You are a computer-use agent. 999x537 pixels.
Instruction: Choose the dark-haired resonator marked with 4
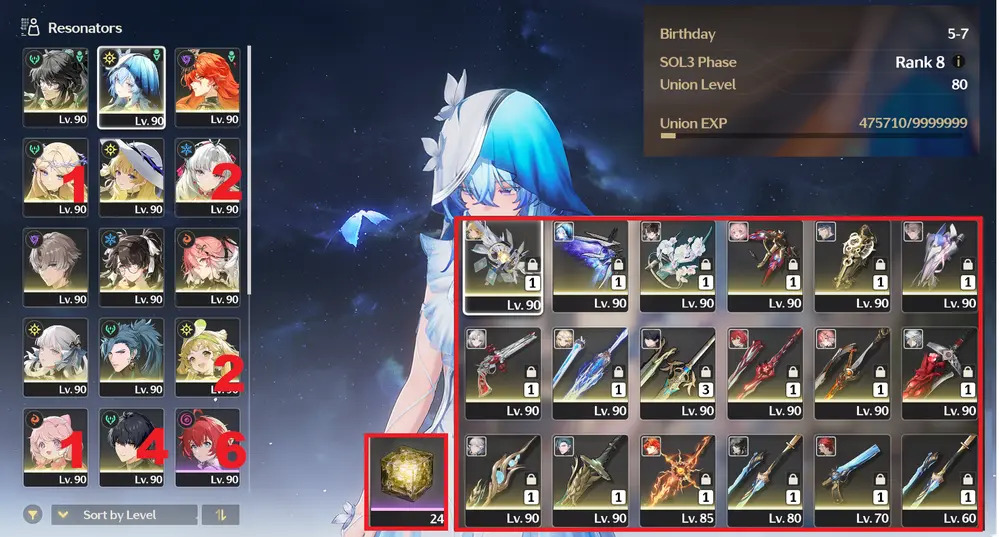click(131, 447)
